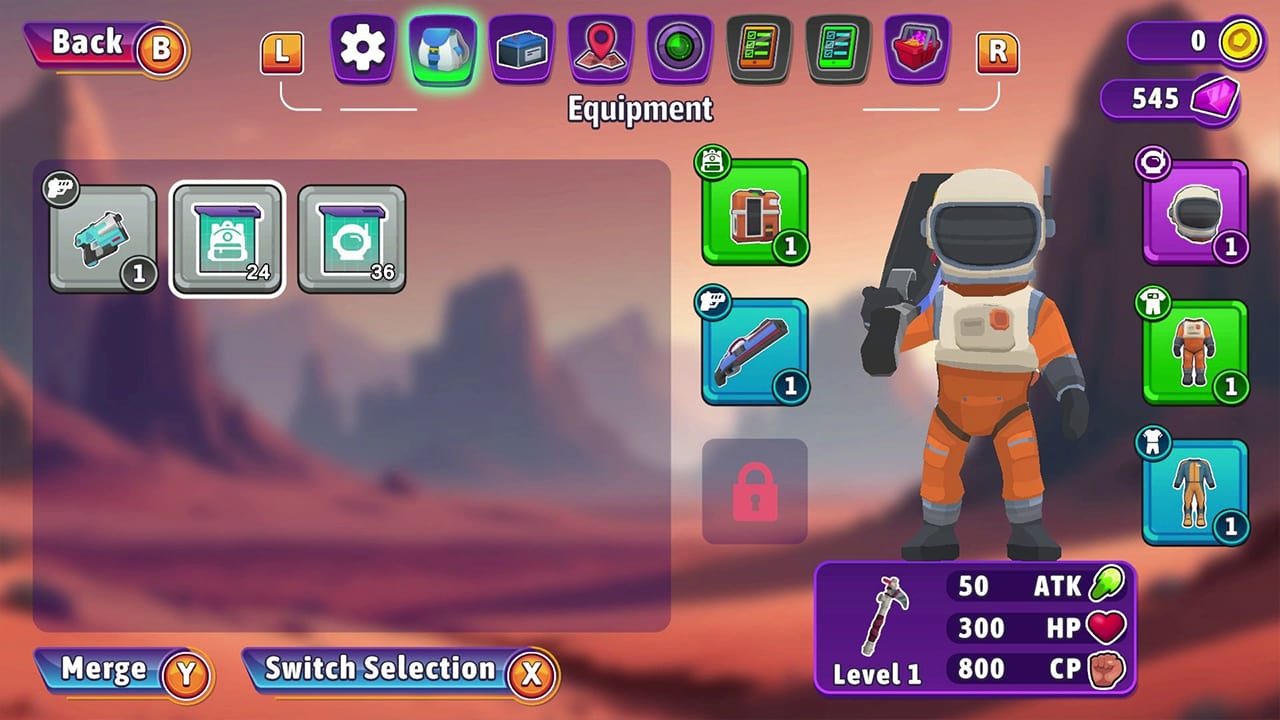Open the green spacesuit equipment slot
Screen dimensions: 1280x720
coord(1194,352)
